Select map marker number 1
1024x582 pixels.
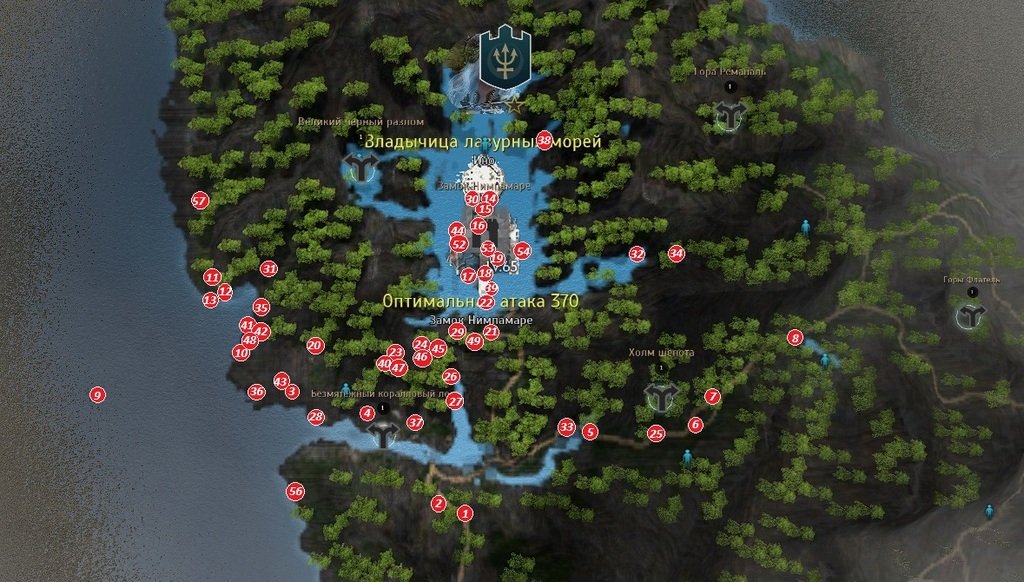click(x=464, y=513)
